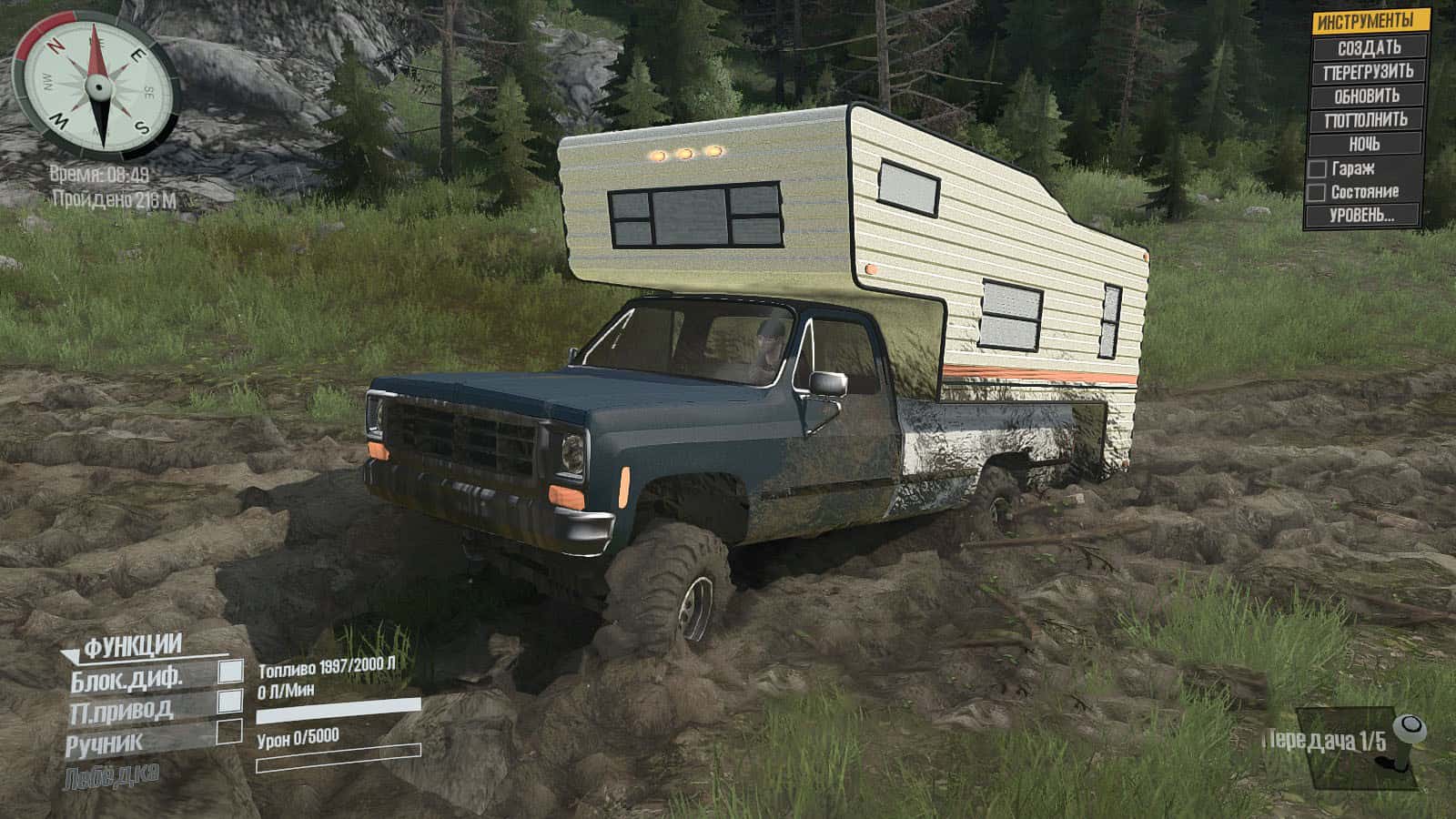This screenshot has height=819, width=1456.
Task: Tick the Гараж checkbox
Action: click(x=1317, y=169)
